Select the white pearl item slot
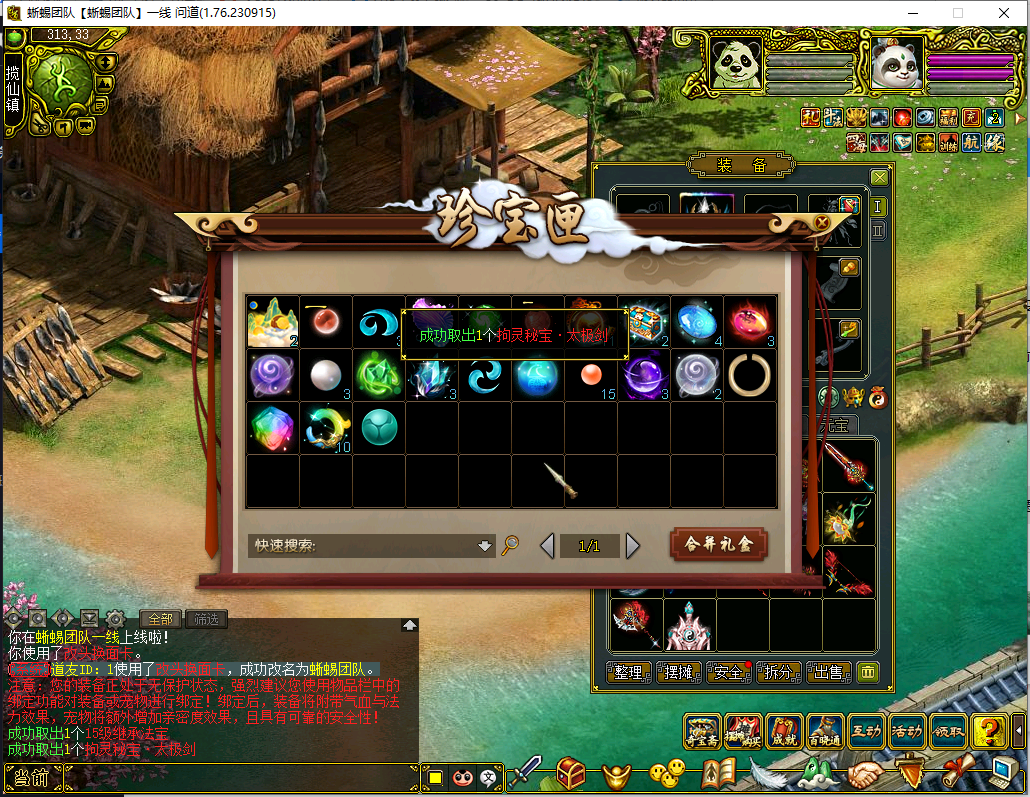1030x797 pixels. (x=325, y=375)
